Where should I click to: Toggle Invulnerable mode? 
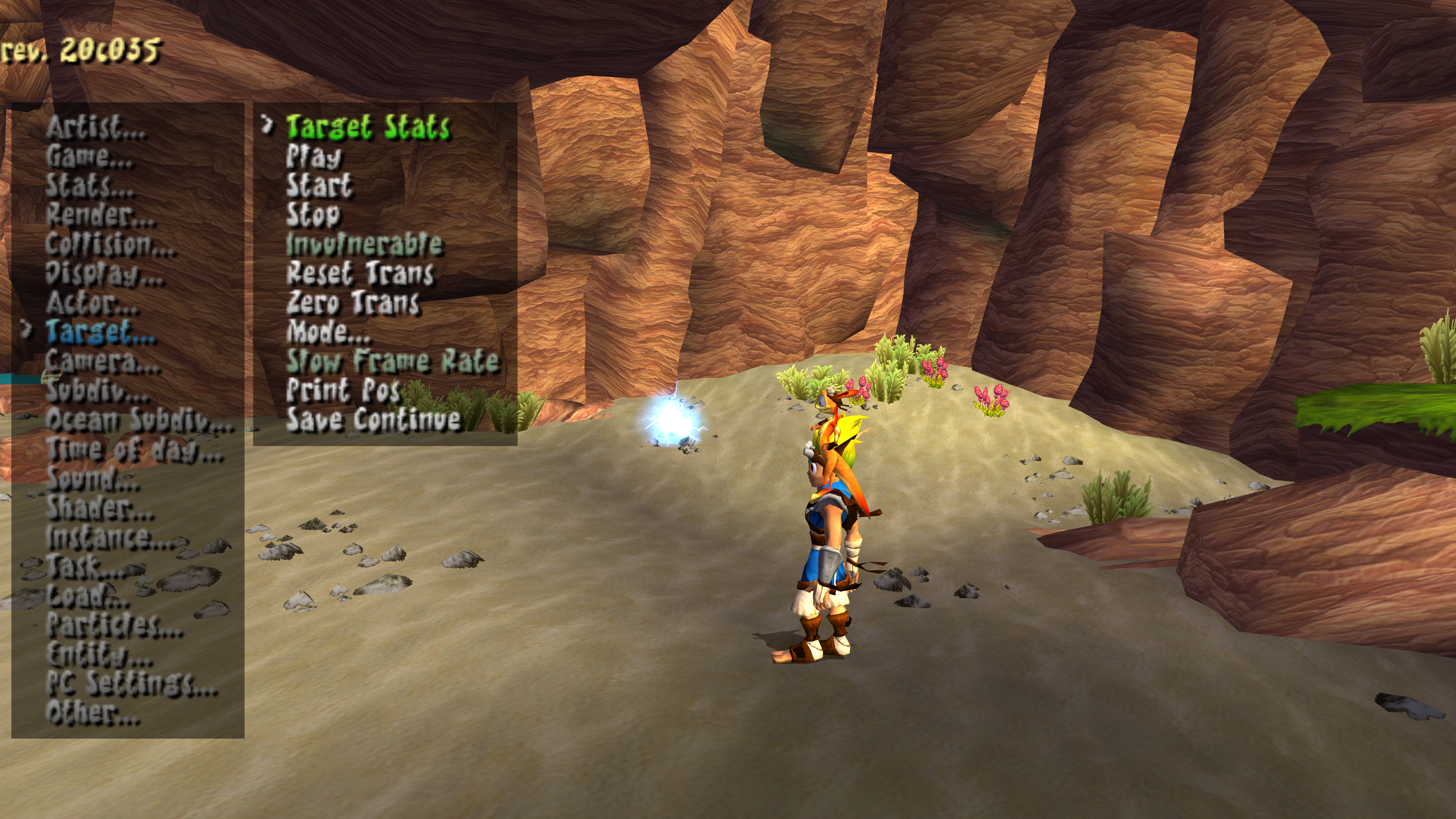pyautogui.click(x=364, y=244)
